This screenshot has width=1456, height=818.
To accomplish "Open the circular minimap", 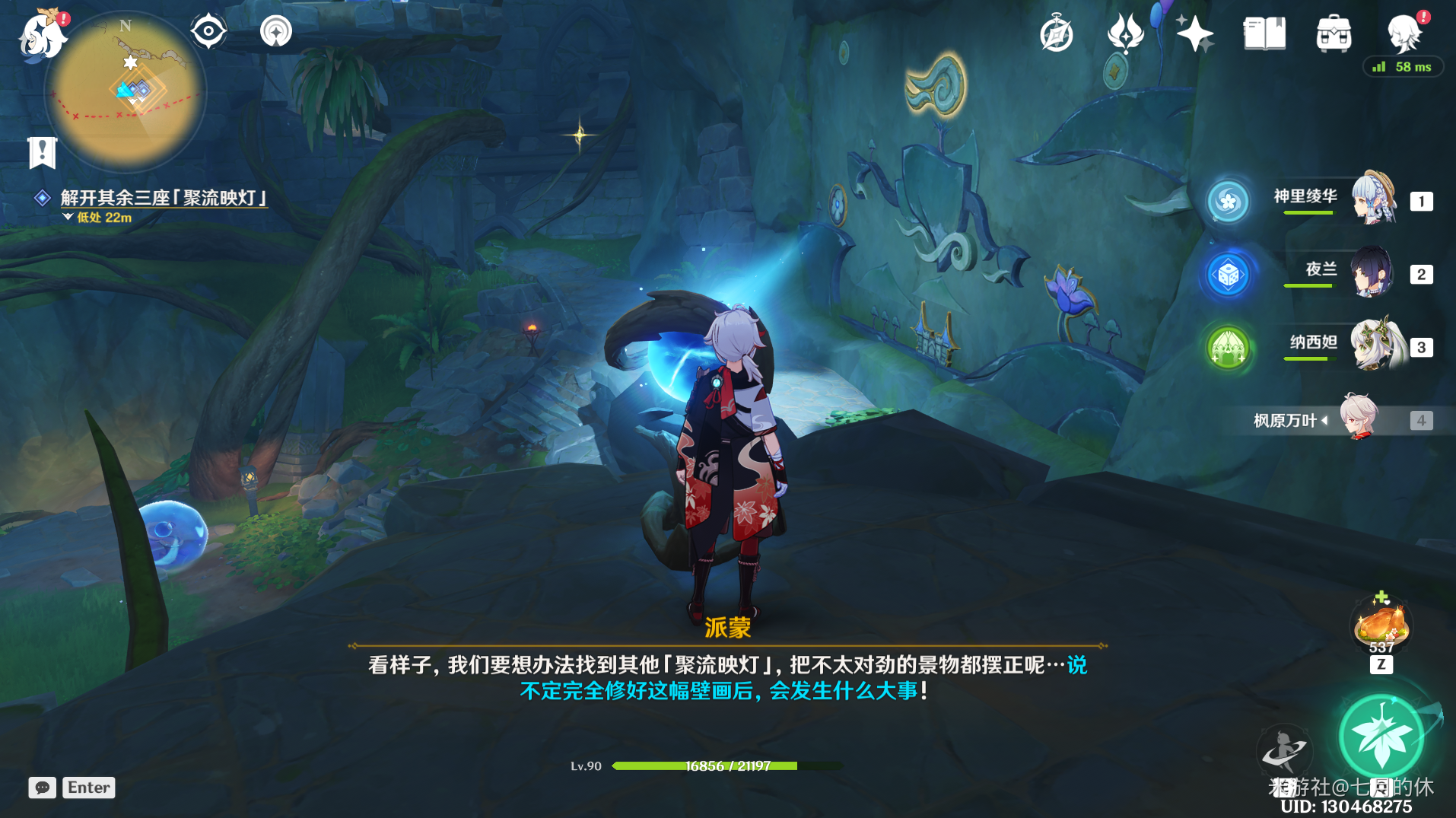I will 126,91.
